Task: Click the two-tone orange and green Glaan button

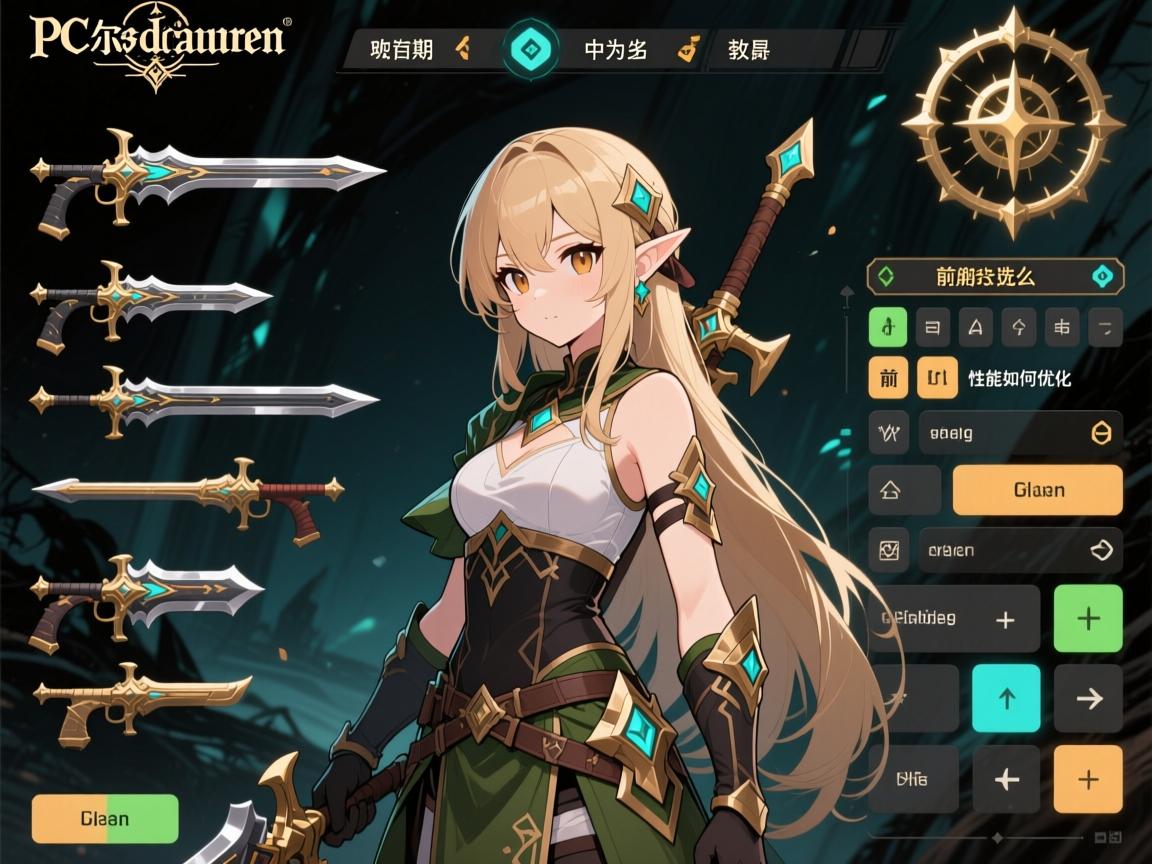Action: point(105,819)
